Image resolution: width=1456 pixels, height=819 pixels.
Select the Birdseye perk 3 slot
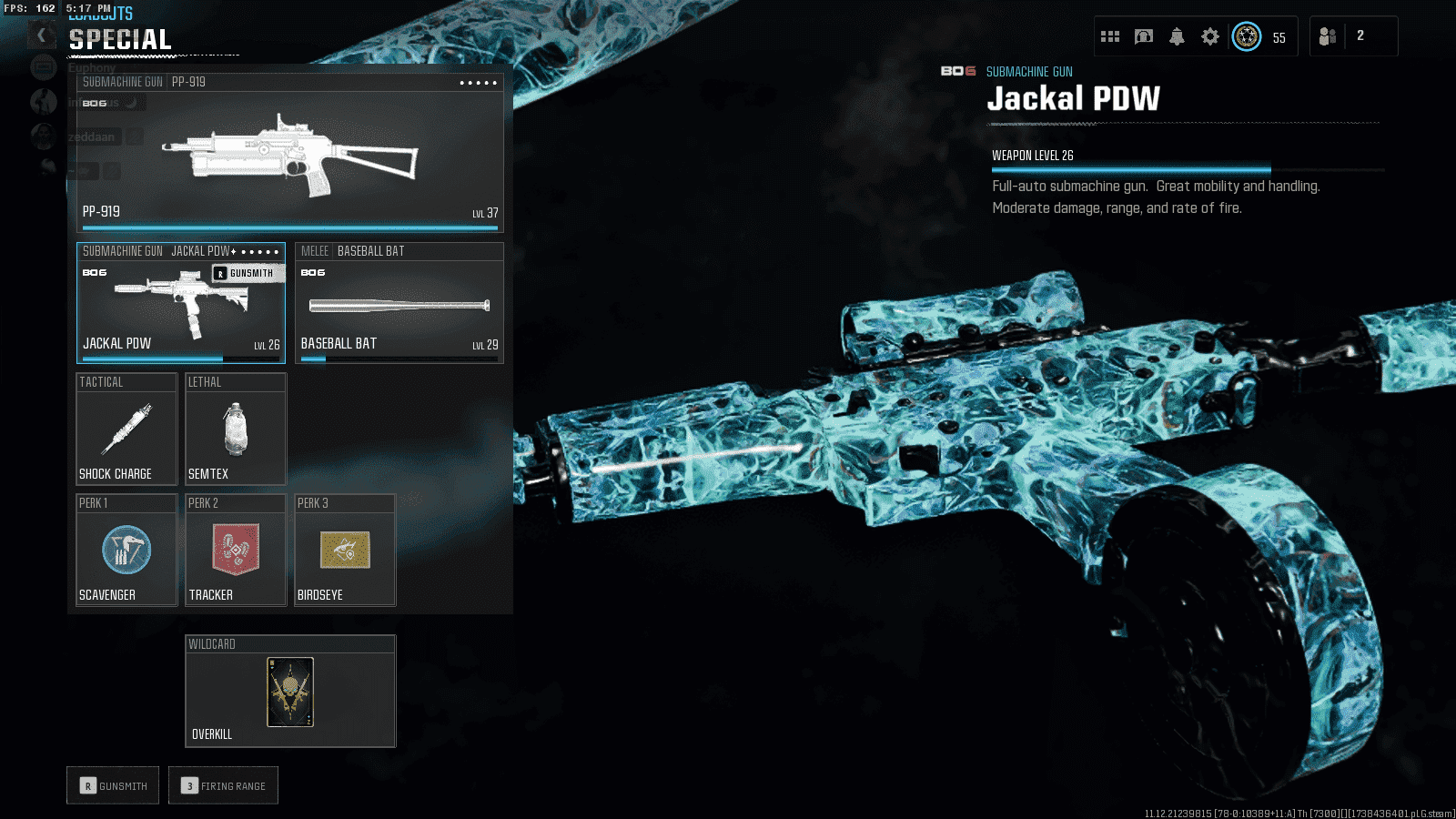point(345,551)
